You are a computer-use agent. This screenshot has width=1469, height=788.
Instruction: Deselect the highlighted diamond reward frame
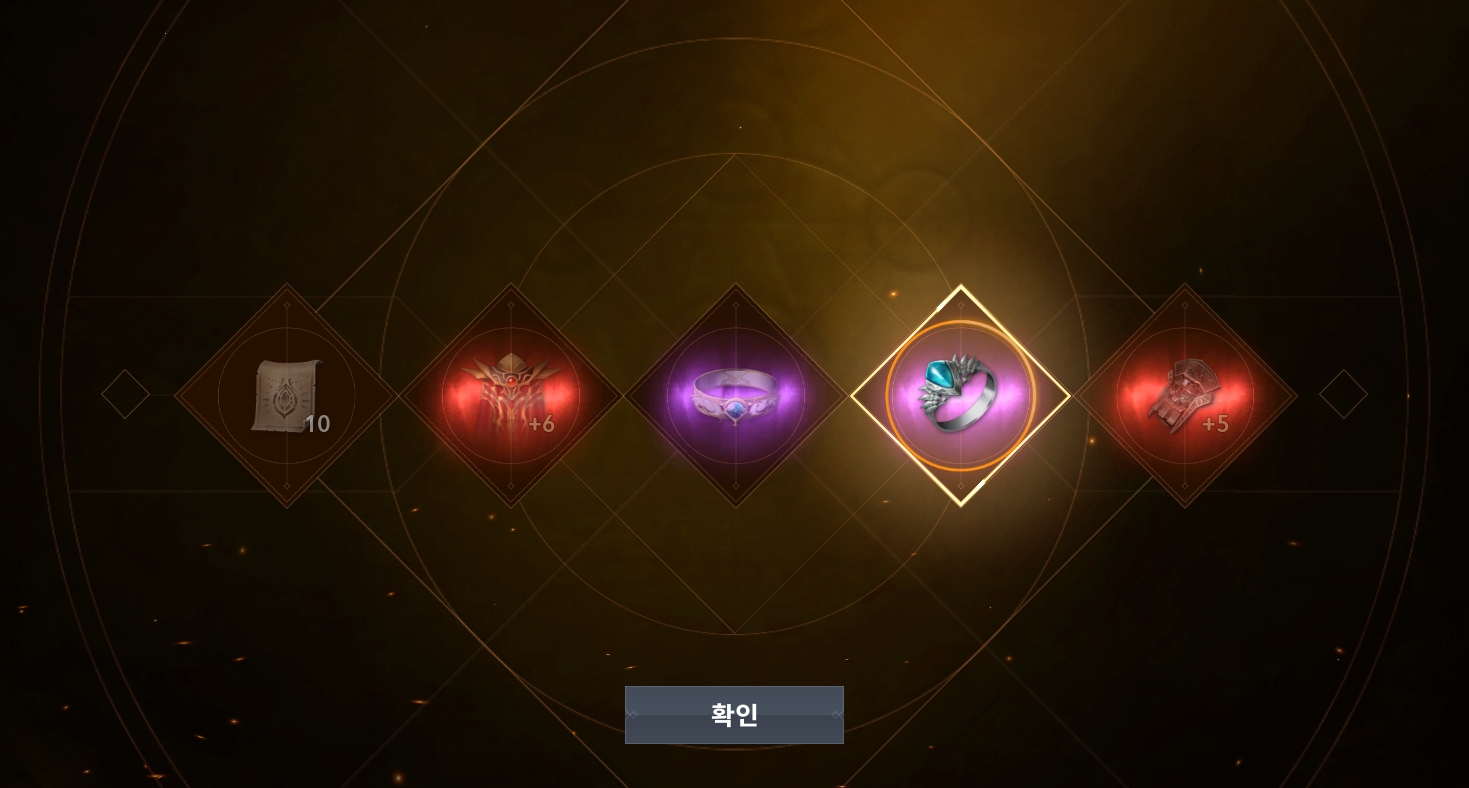pos(961,395)
